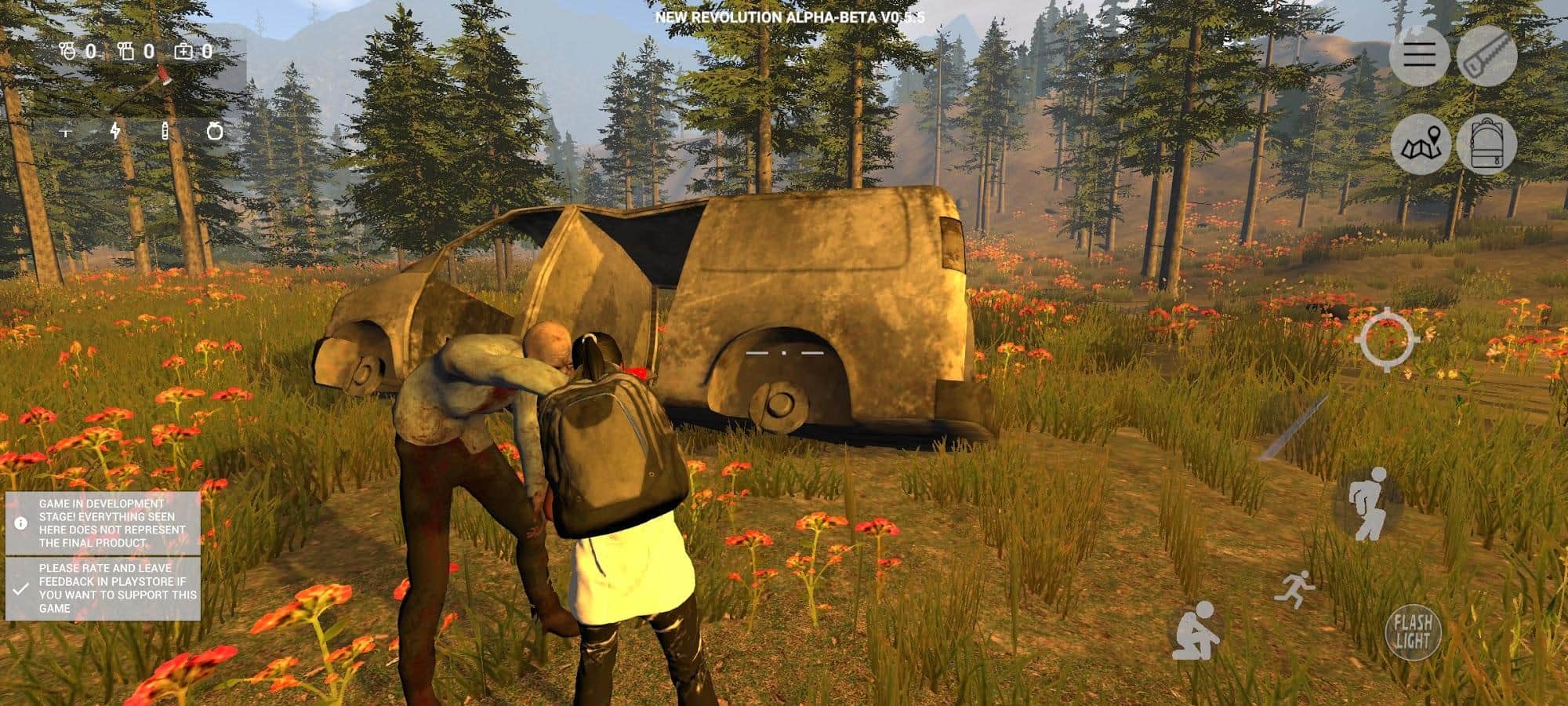The image size is (1568, 706).
Task: Tap the crosshair aim button
Action: [1388, 340]
